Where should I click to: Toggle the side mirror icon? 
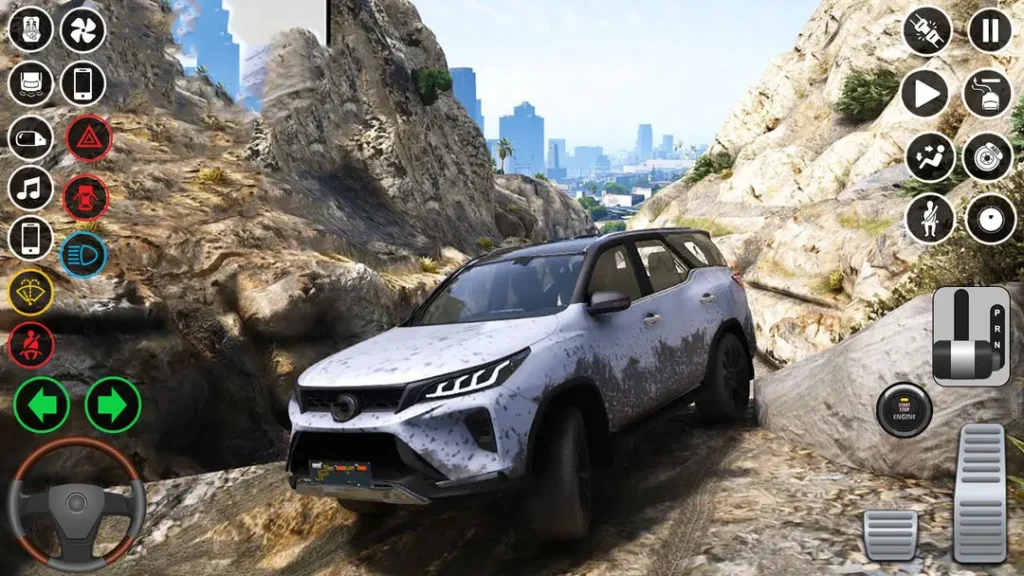click(31, 138)
